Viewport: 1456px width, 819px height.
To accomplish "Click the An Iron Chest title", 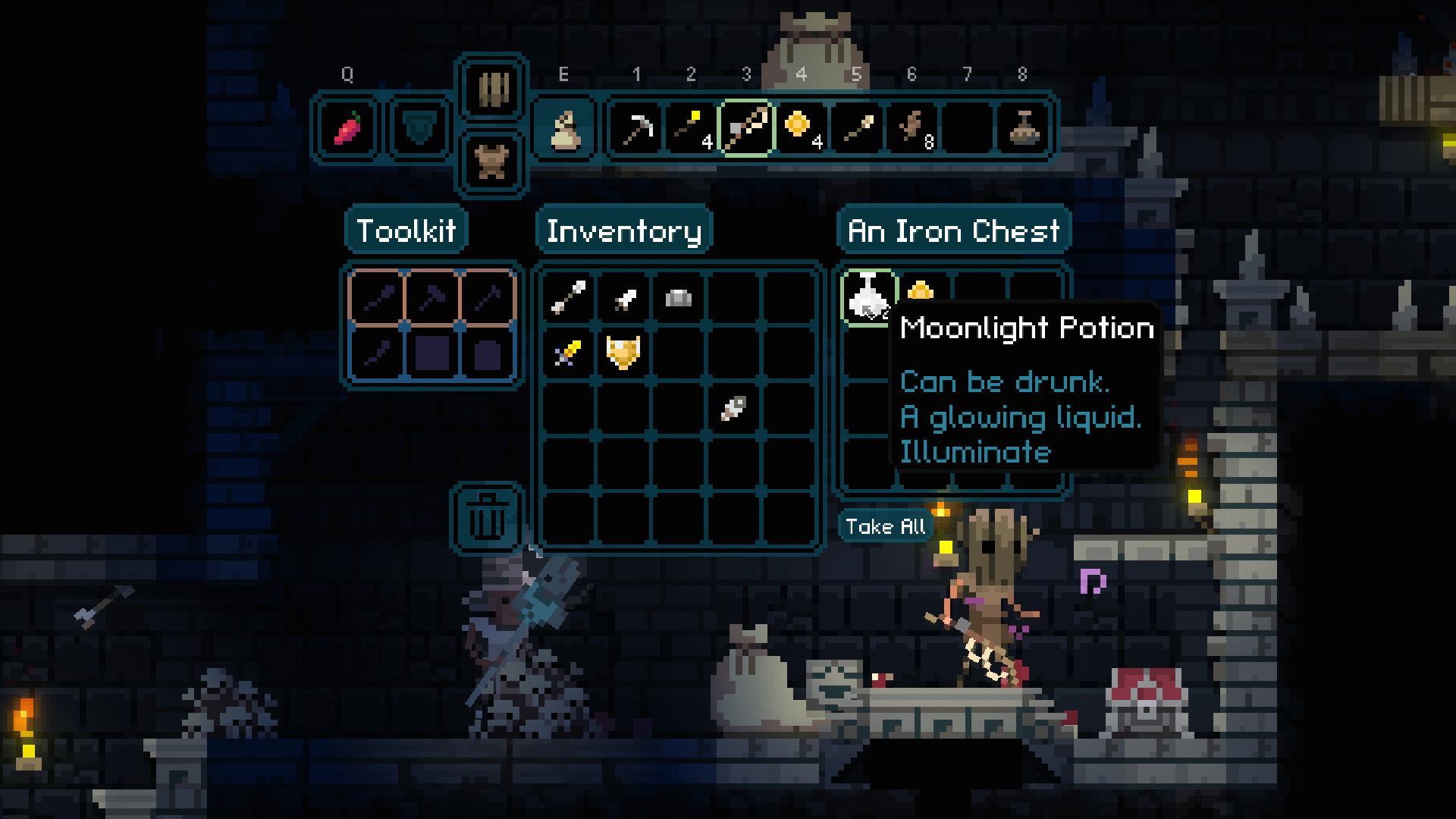I will pyautogui.click(x=953, y=229).
